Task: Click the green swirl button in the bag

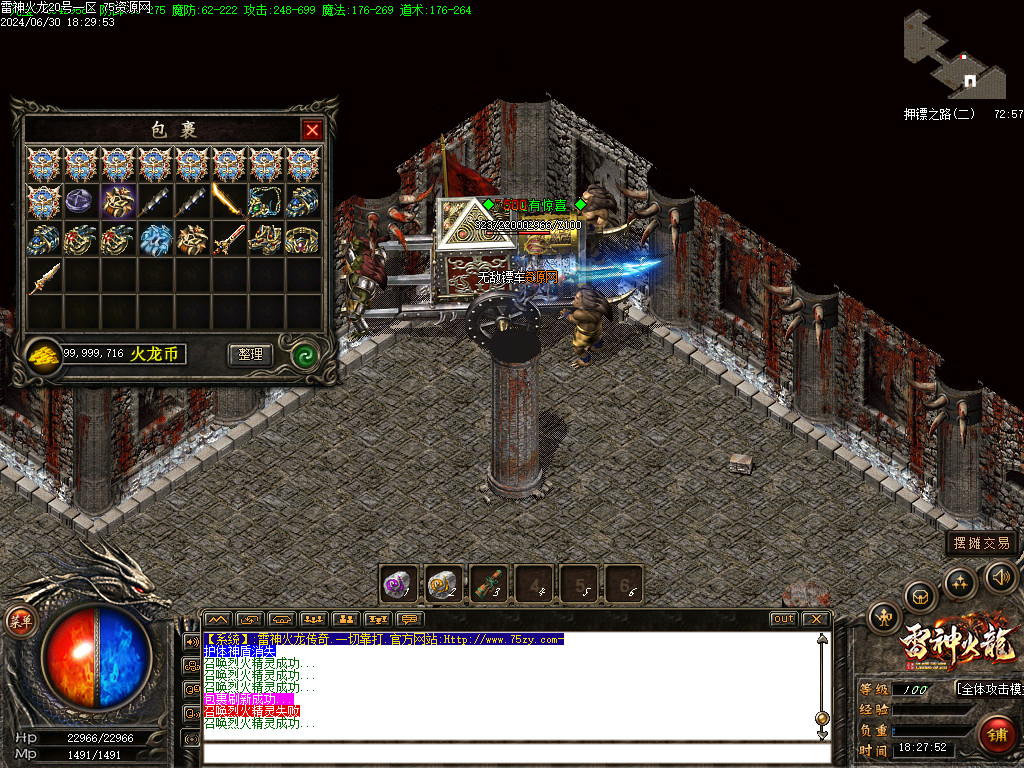Action: 304,354
